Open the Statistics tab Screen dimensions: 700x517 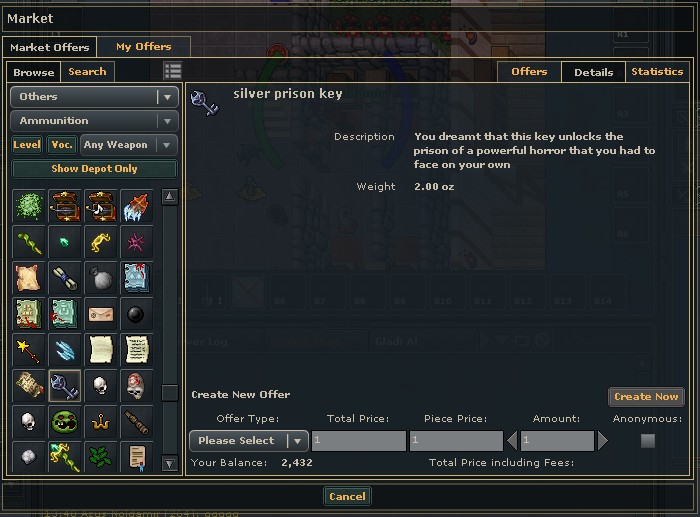(x=657, y=72)
